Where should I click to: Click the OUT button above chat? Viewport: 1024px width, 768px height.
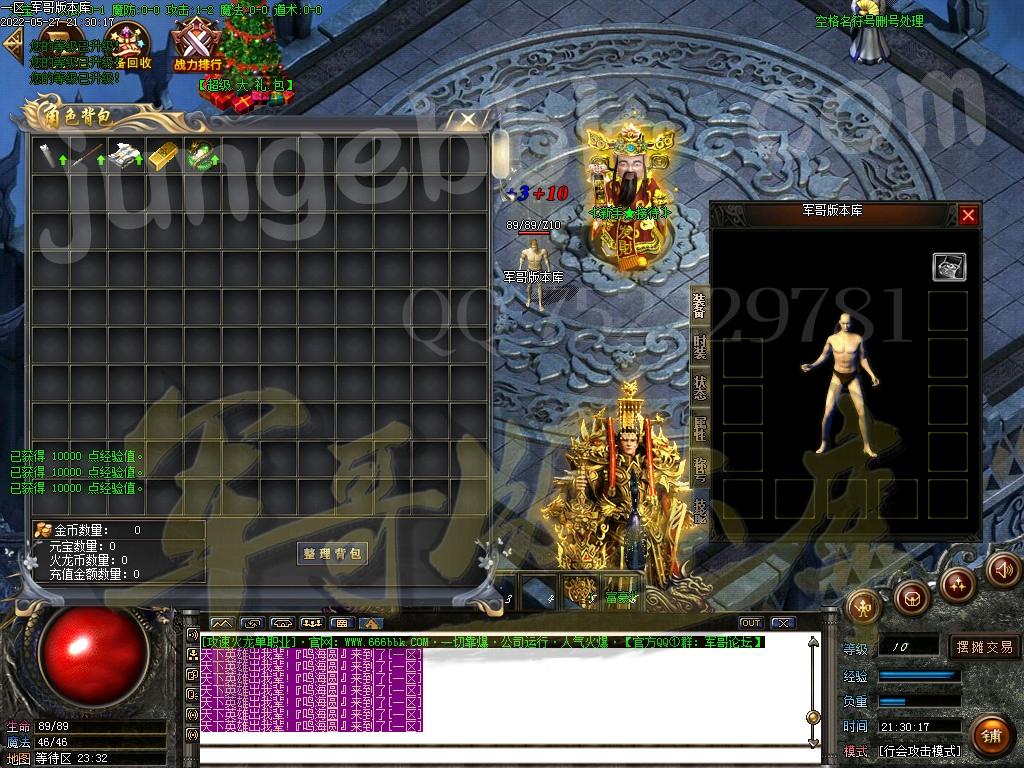[750, 623]
